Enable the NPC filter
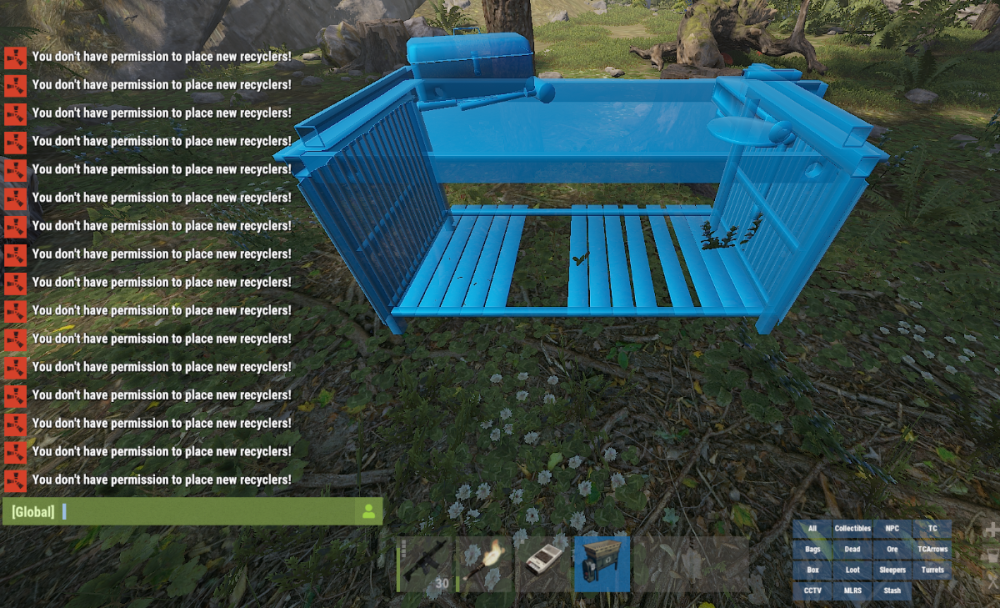The width and height of the screenshot is (1000, 608). (x=892, y=528)
